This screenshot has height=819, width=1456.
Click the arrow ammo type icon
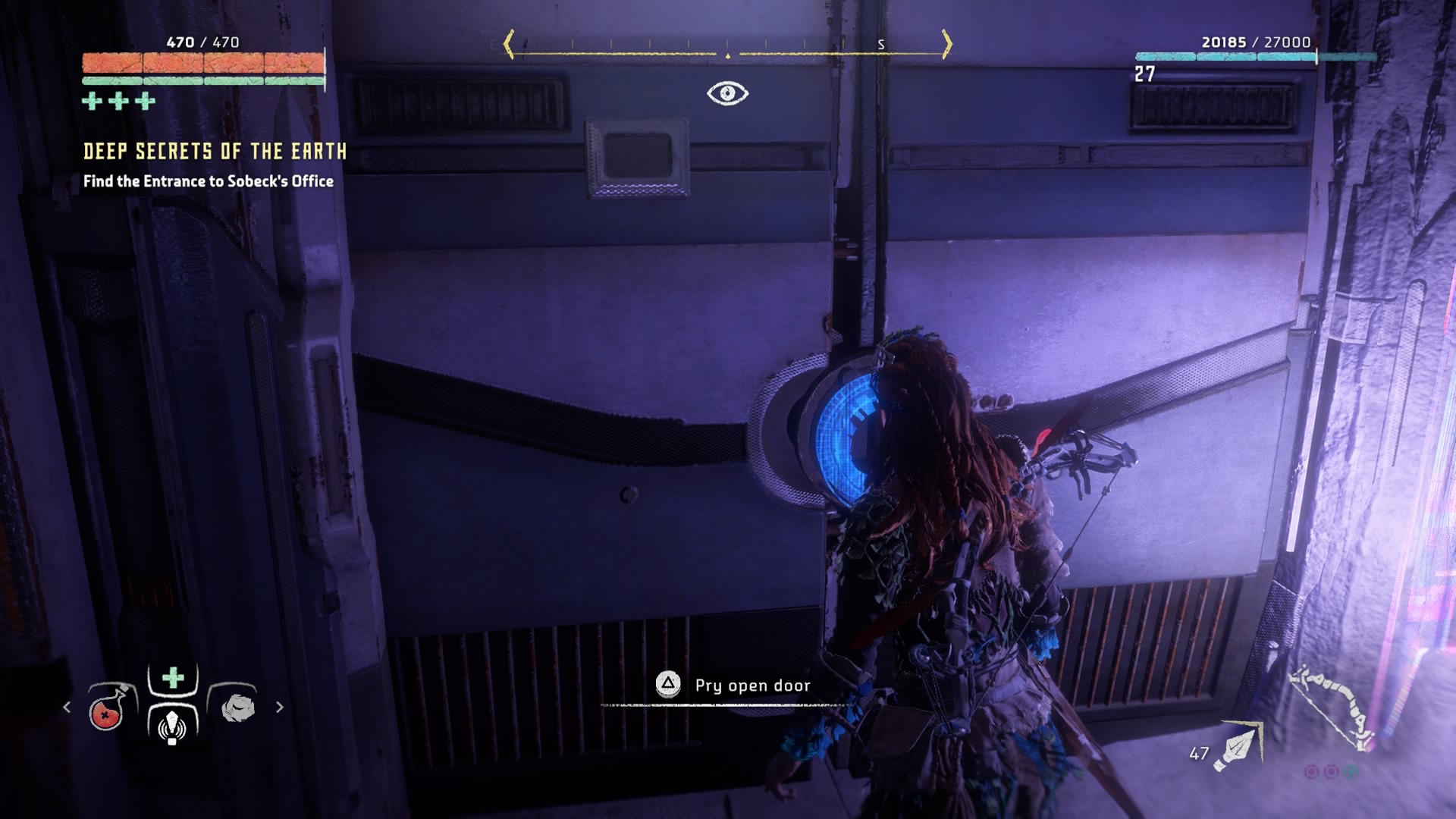(x=1237, y=747)
